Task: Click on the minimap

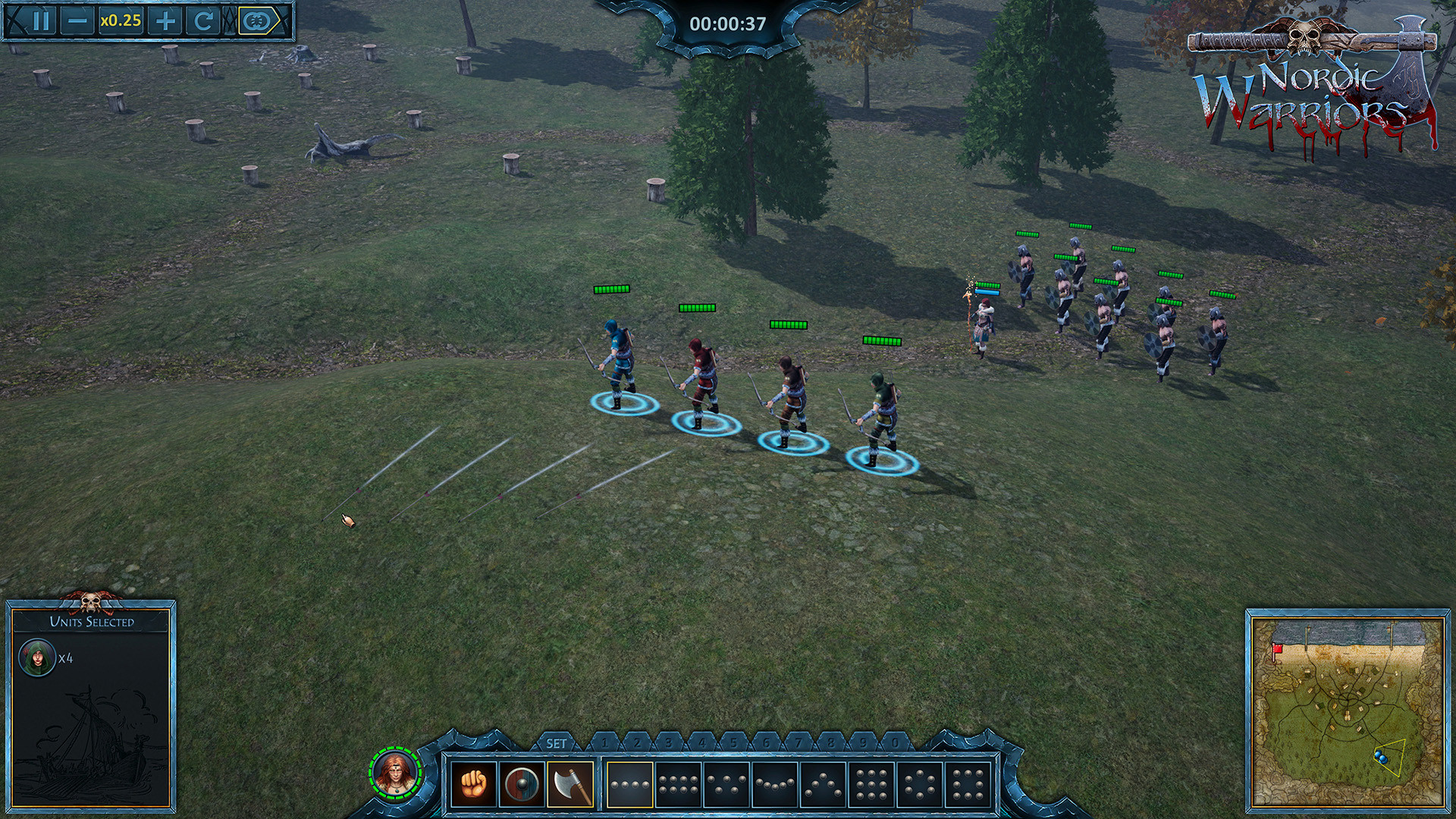Action: coord(1348,711)
